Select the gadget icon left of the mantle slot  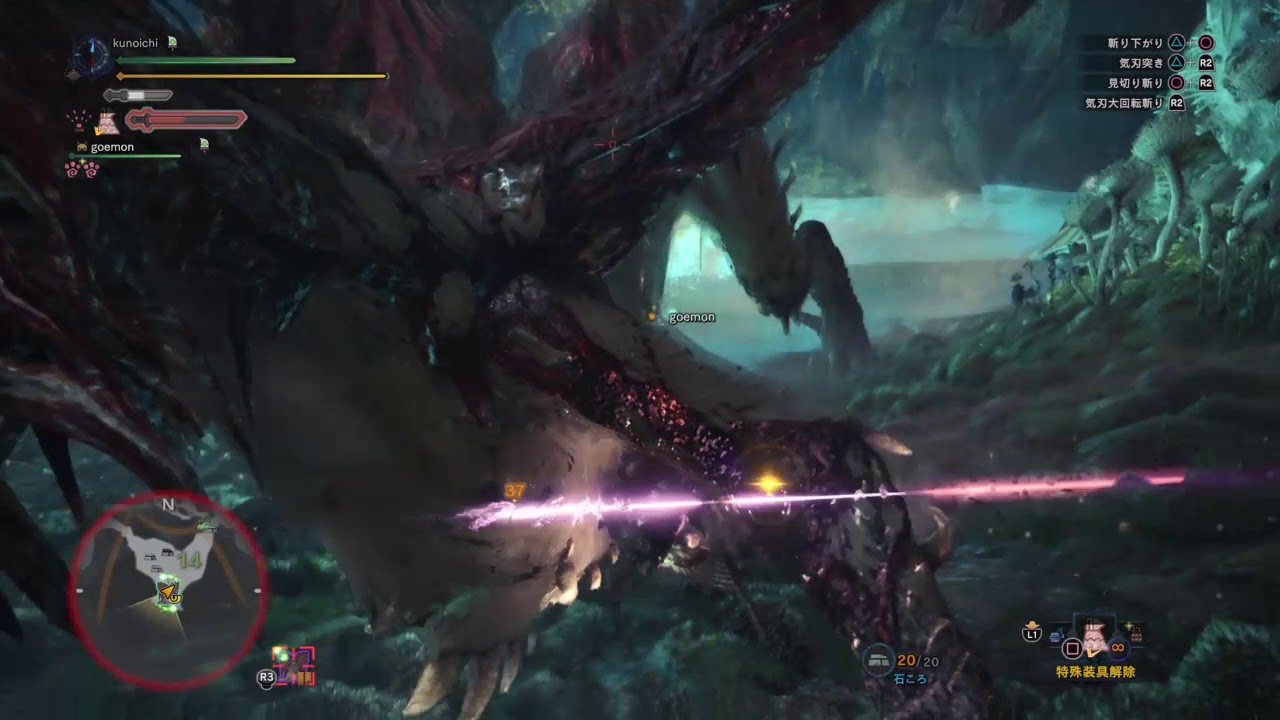coord(1055,635)
